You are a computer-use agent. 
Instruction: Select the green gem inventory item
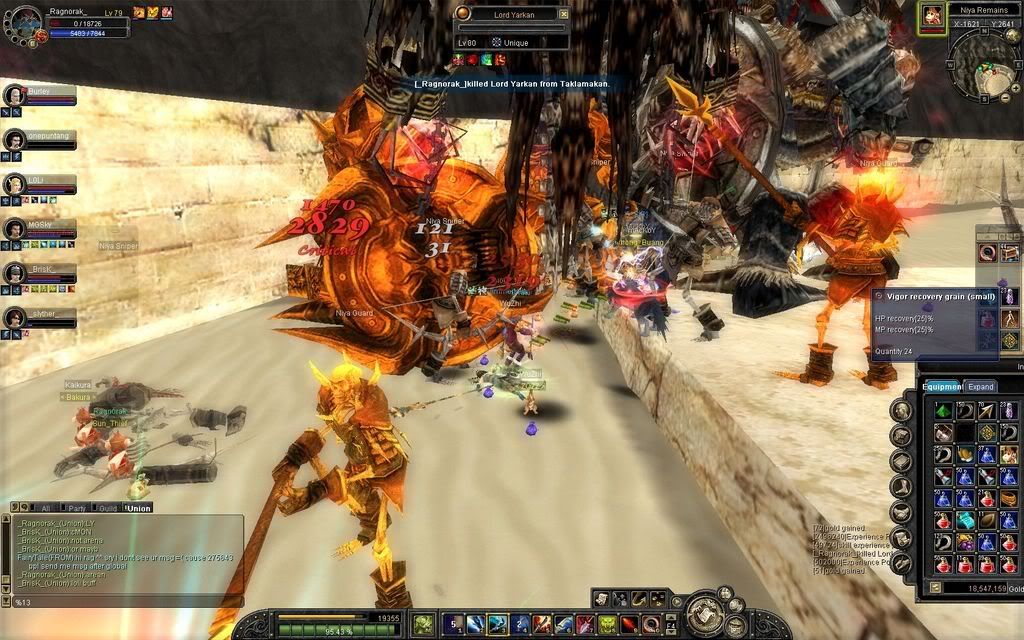pyautogui.click(x=943, y=410)
